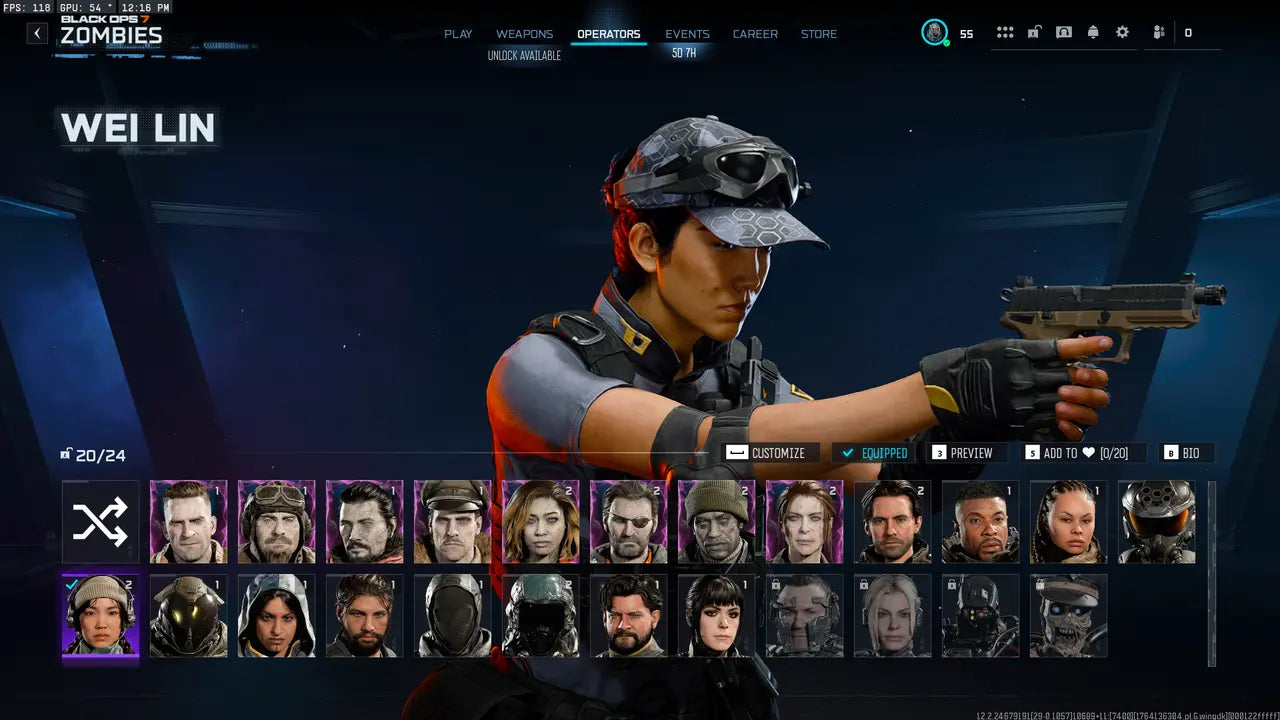Add operator to favorites

click(1075, 453)
